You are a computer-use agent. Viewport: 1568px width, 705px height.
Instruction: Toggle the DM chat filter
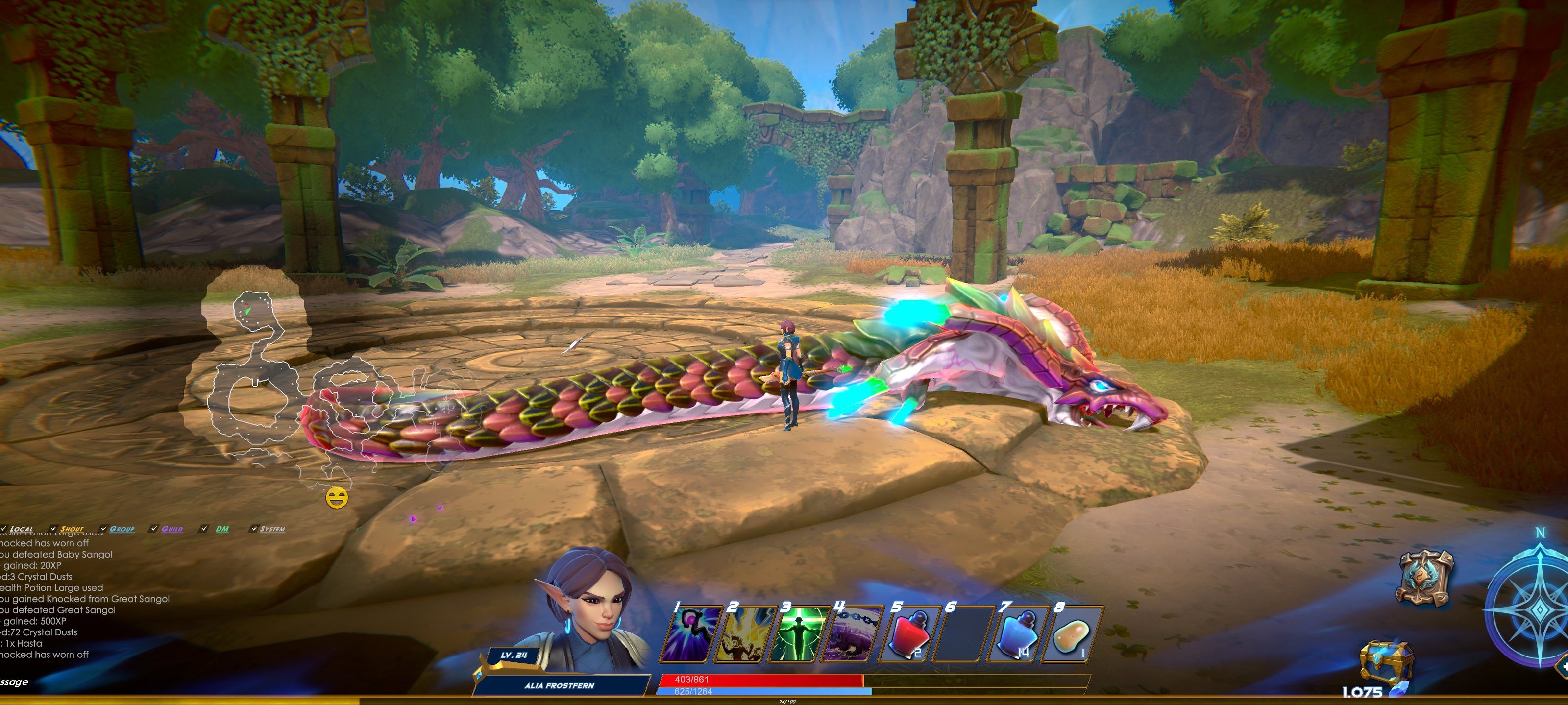pos(204,529)
